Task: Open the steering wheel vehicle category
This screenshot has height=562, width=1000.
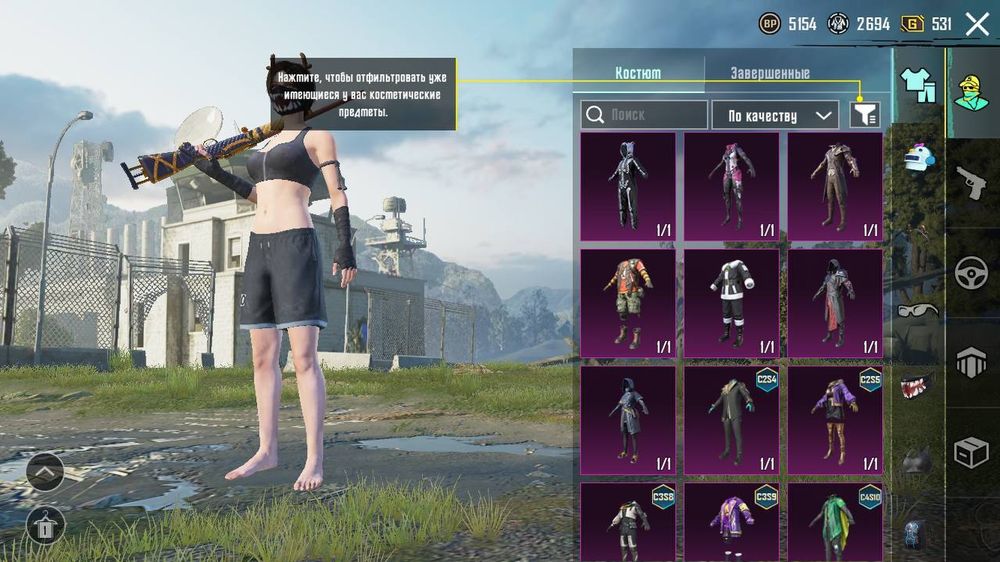Action: [971, 273]
